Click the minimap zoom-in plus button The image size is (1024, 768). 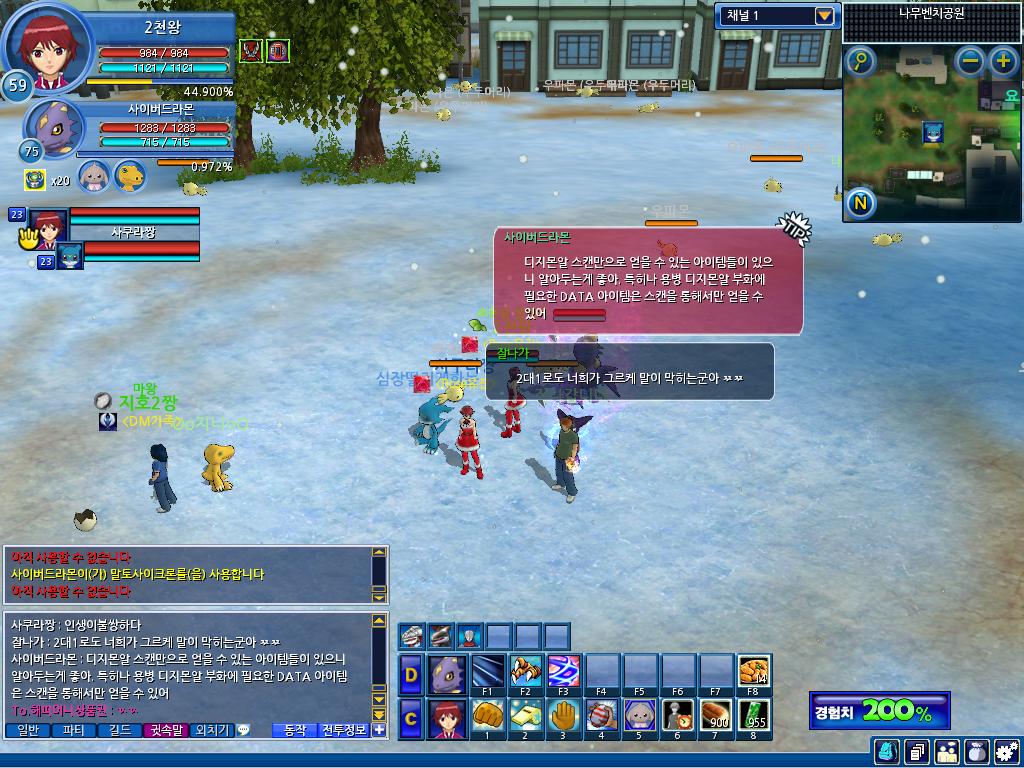point(1003,61)
